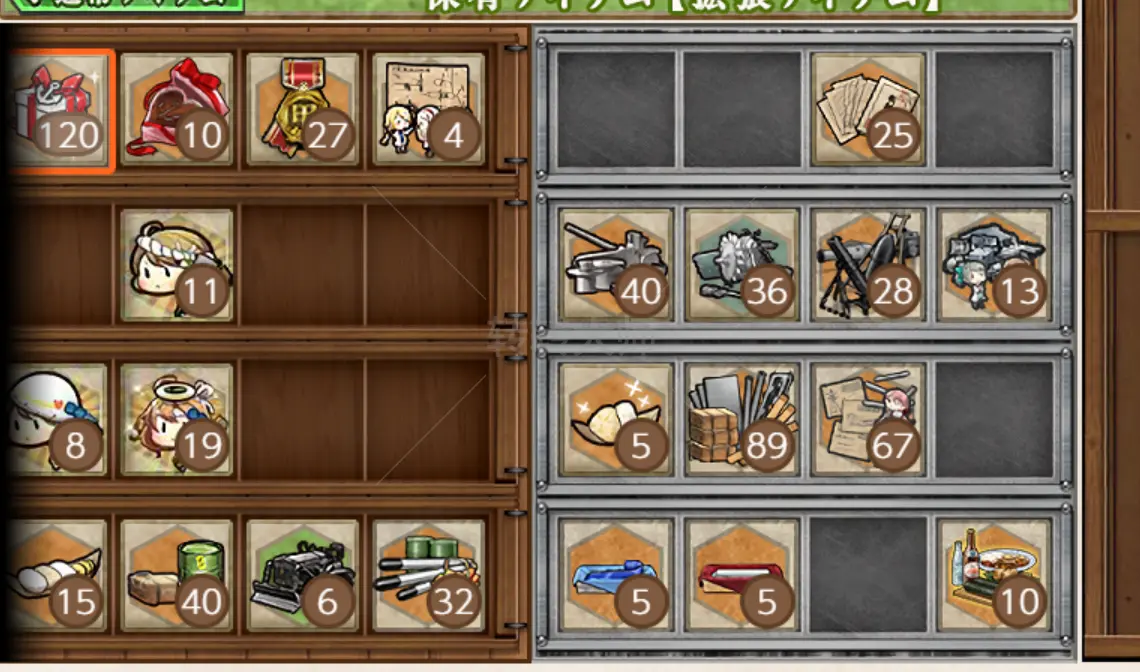Select the gun parts item with 40
This screenshot has width=1140, height=672.
(x=616, y=265)
